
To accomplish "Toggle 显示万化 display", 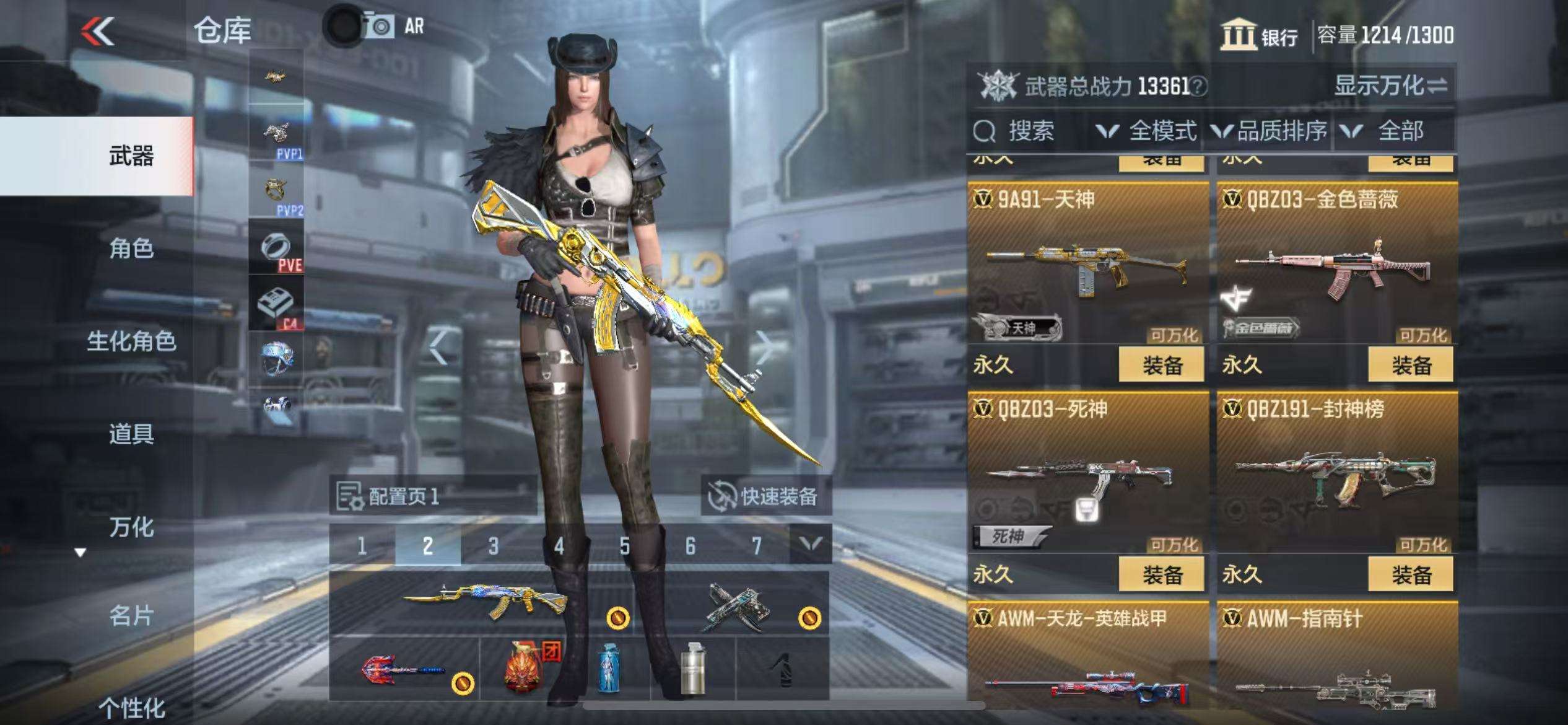I will [x=1390, y=86].
